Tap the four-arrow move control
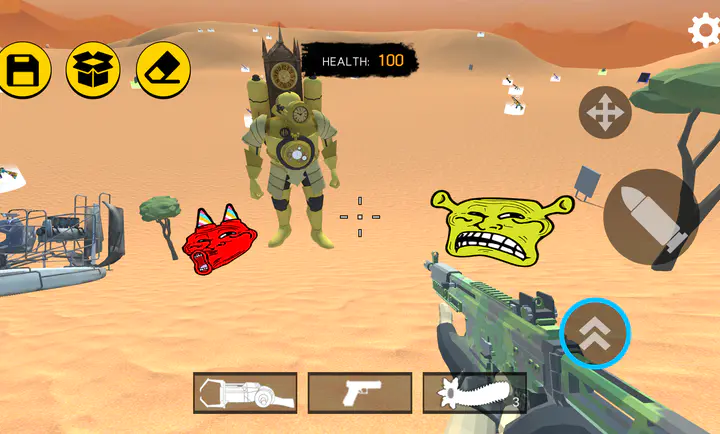720x434 pixels. pyautogui.click(x=605, y=113)
